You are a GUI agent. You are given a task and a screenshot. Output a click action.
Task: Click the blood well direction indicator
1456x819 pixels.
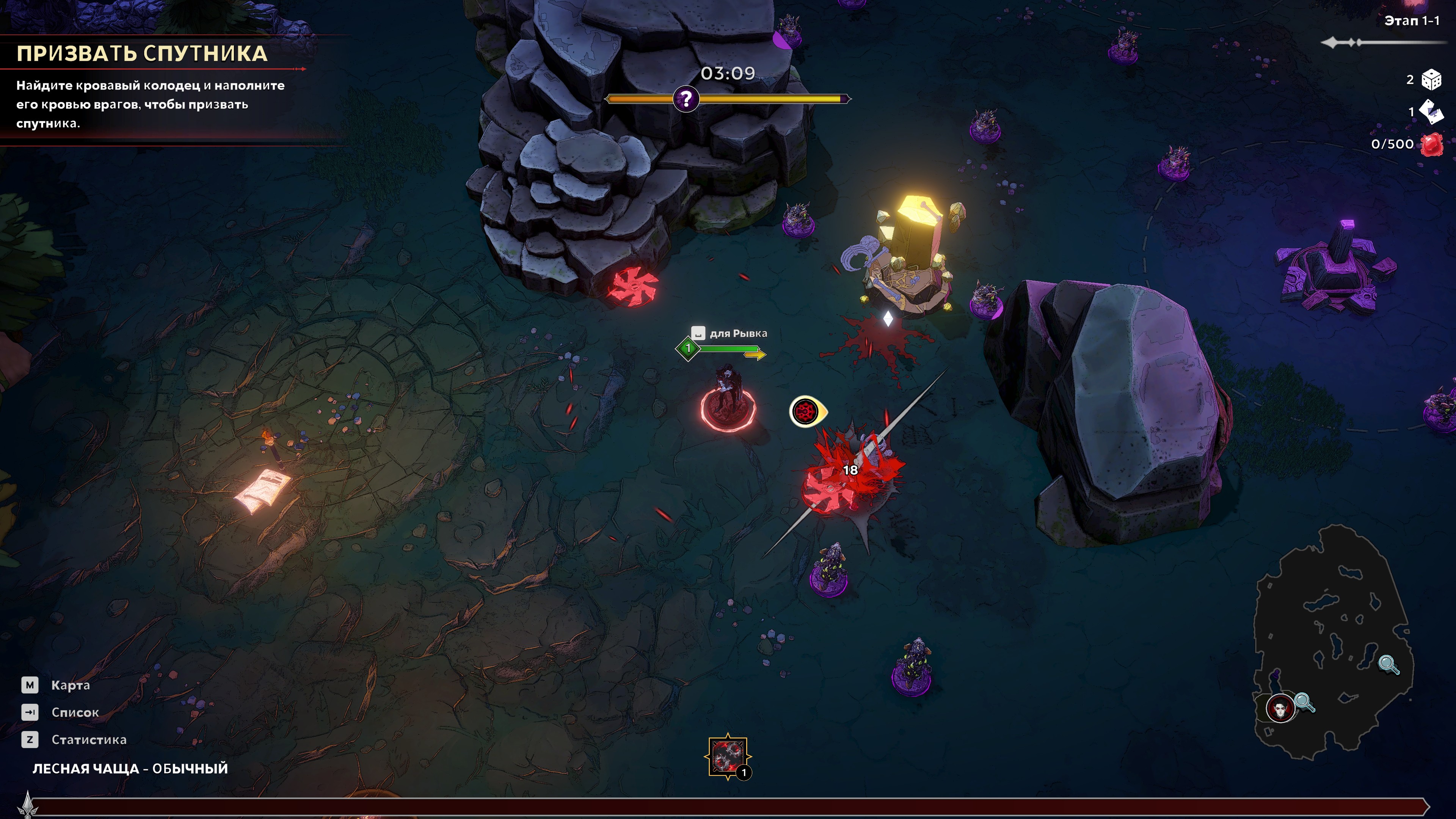[x=807, y=411]
